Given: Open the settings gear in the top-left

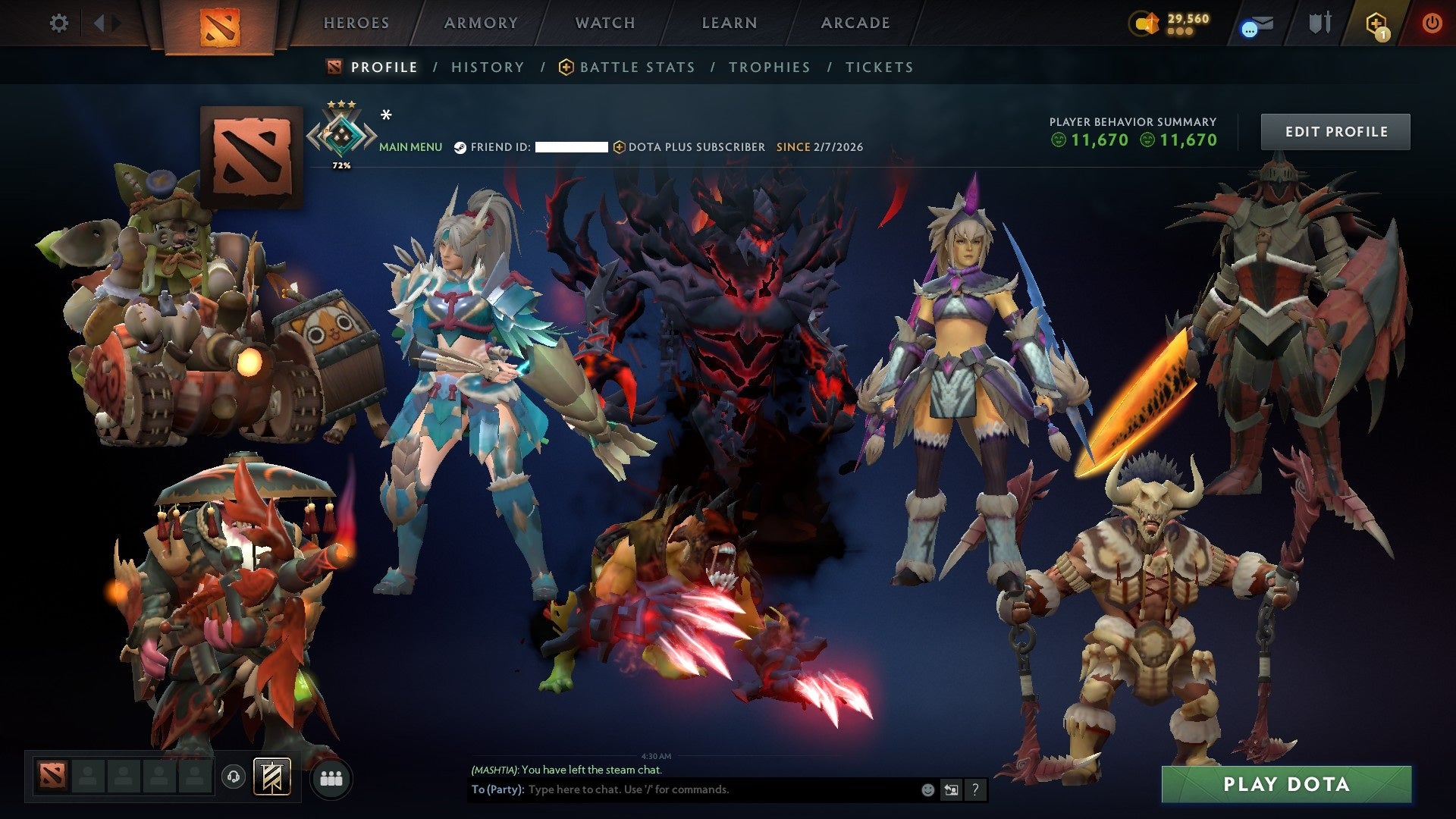Looking at the screenshot, I should [59, 23].
